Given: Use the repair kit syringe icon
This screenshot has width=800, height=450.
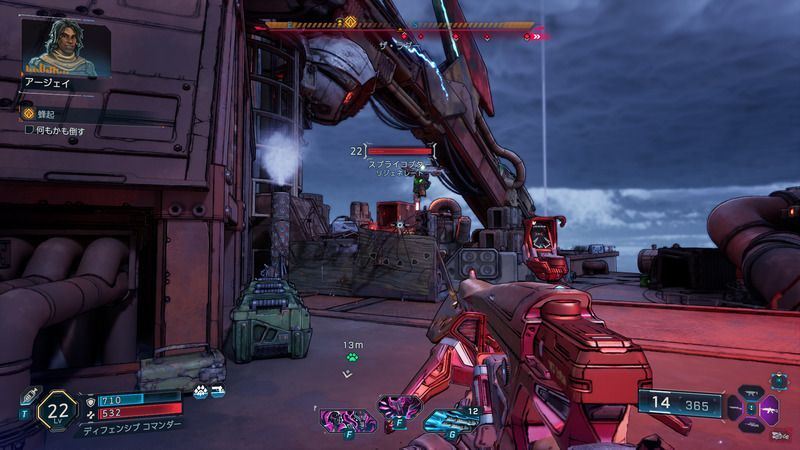Looking at the screenshot, I should (x=31, y=394).
